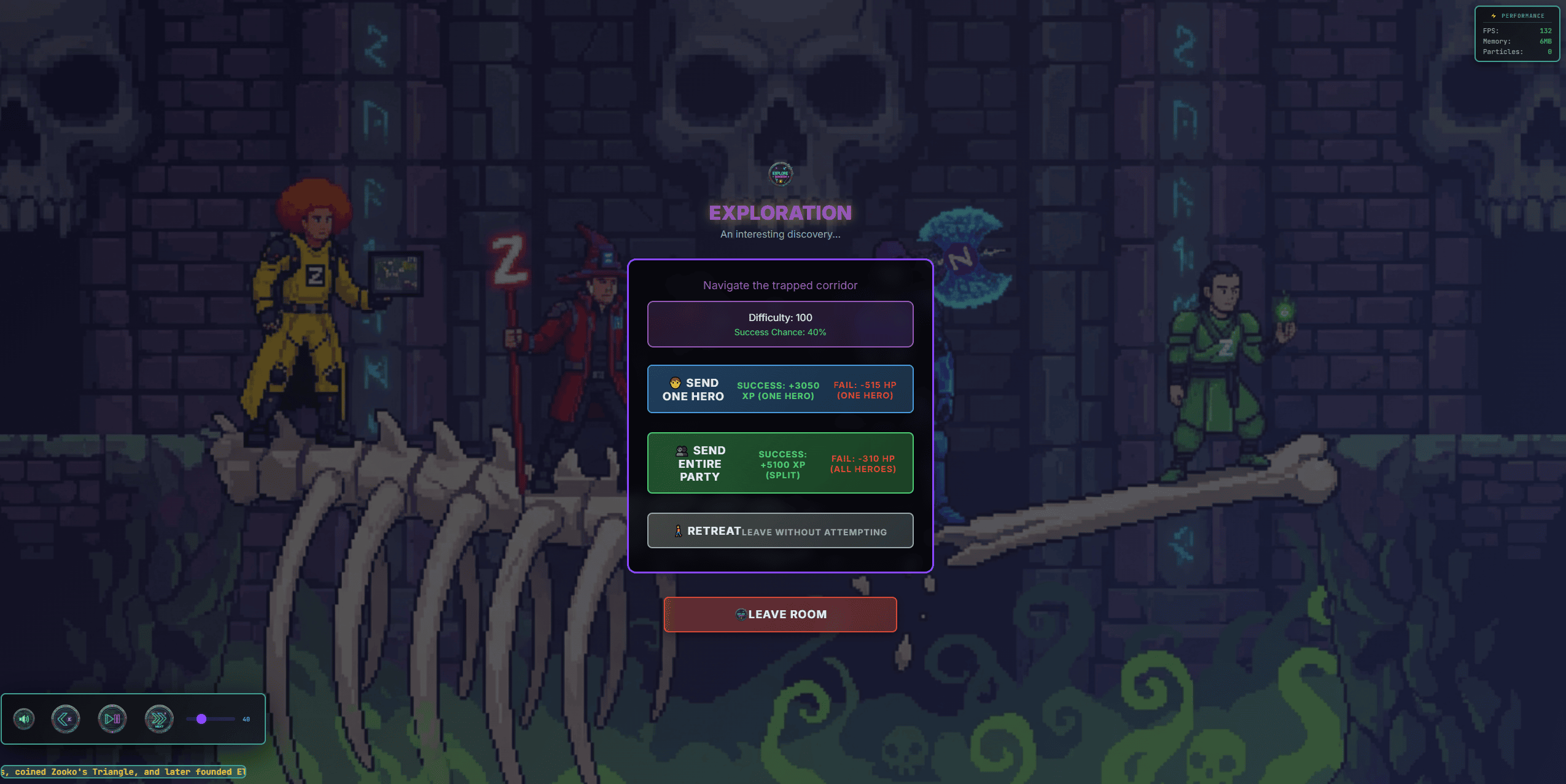Click the Performance stats panel
The height and width of the screenshot is (784, 1566).
click(x=1516, y=34)
